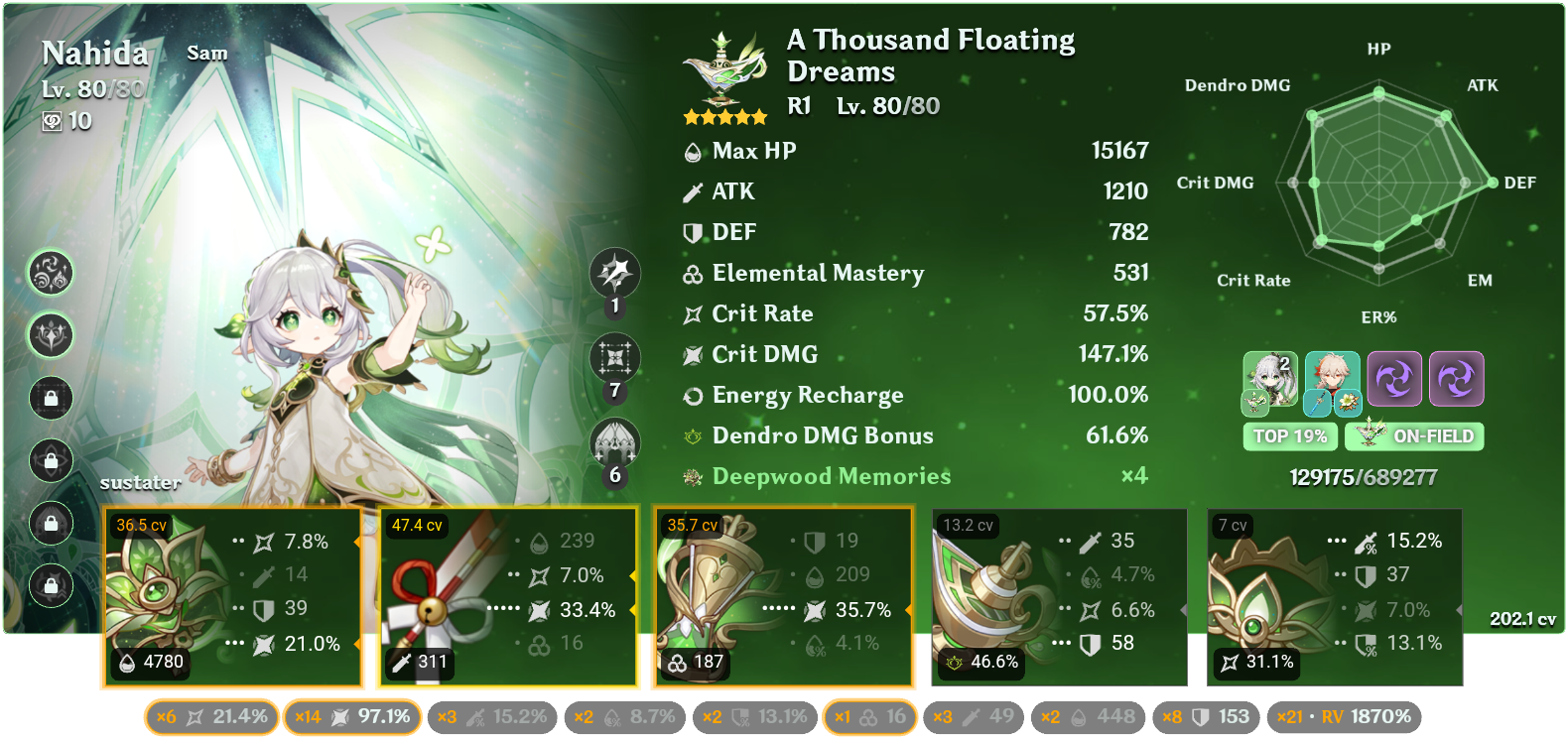1568x741 pixels.
Task: Click the ON-FIELD badge
Action: [x=1413, y=435]
